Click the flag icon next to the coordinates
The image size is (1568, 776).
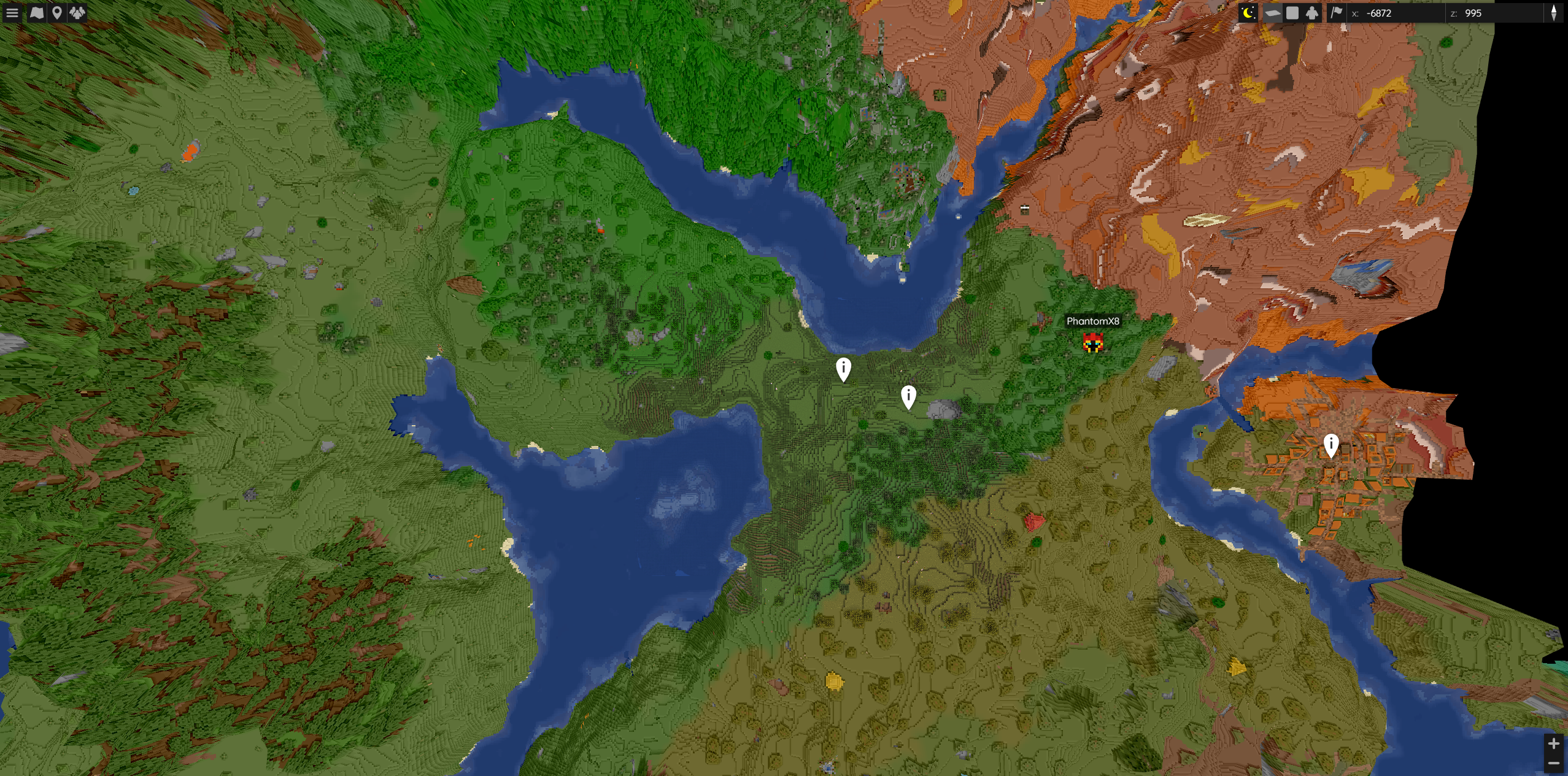pyautogui.click(x=1337, y=13)
